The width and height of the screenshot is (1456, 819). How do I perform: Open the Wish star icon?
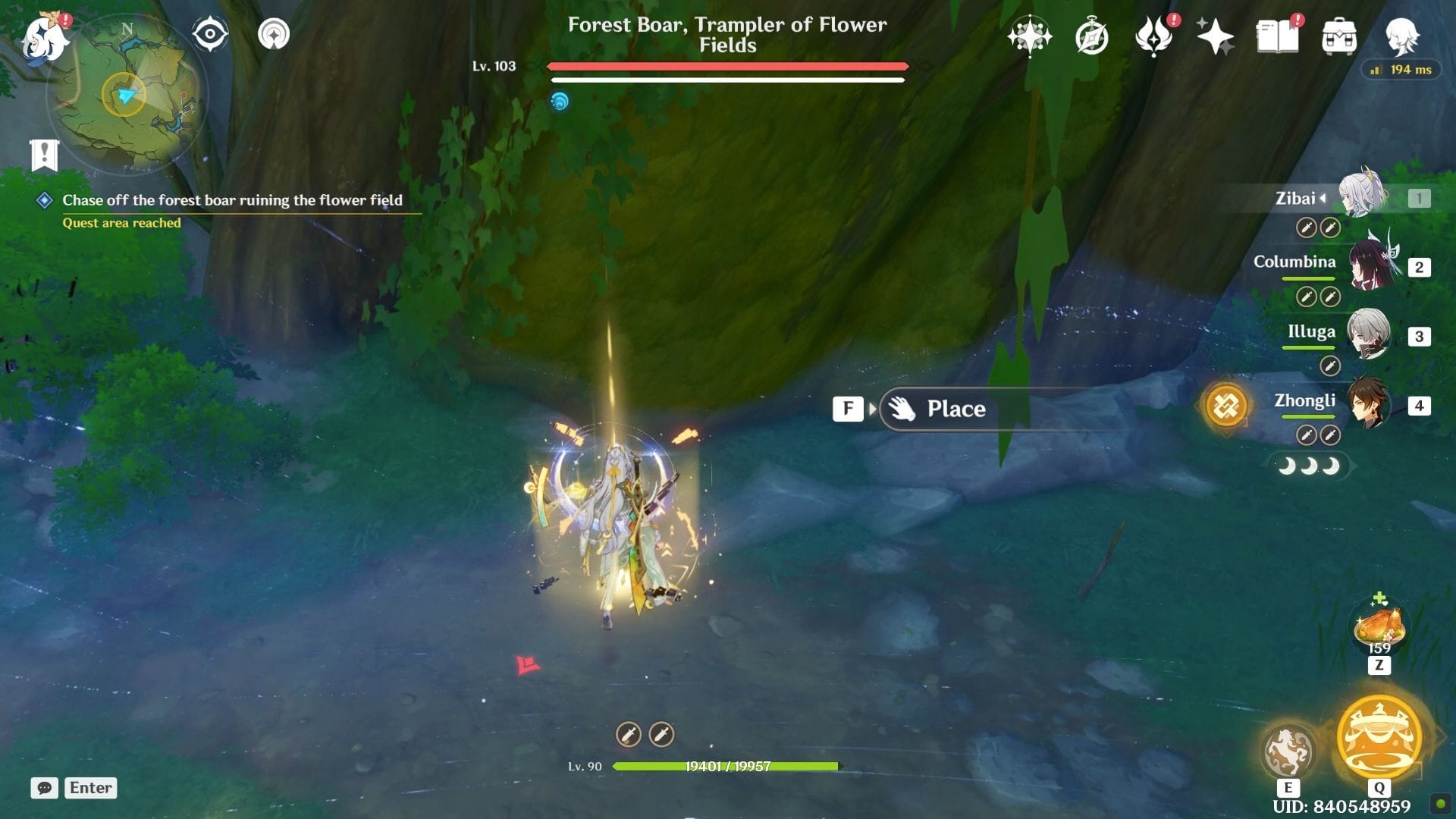tap(1029, 36)
